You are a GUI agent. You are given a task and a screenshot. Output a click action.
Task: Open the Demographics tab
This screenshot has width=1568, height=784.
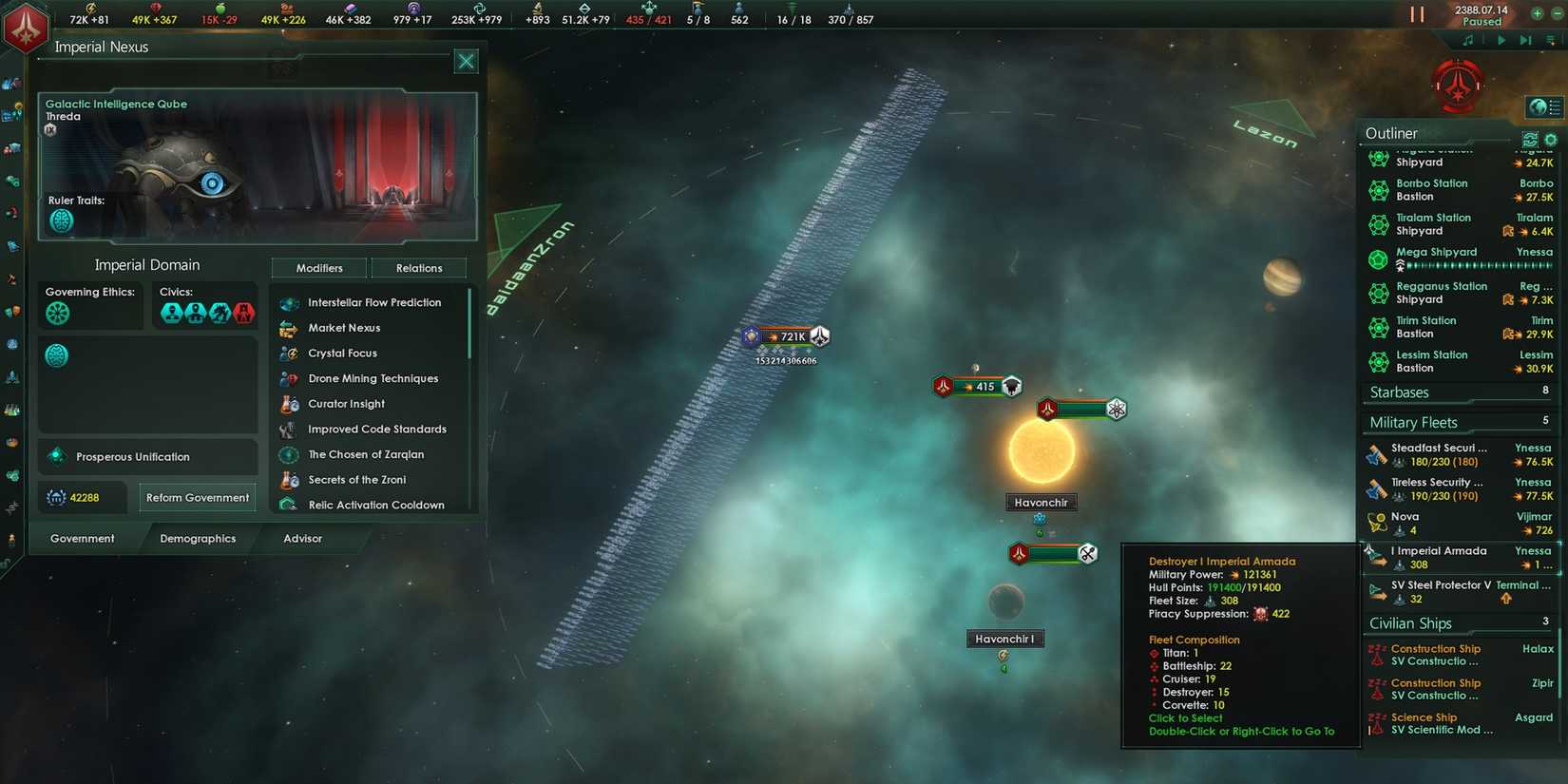point(197,538)
